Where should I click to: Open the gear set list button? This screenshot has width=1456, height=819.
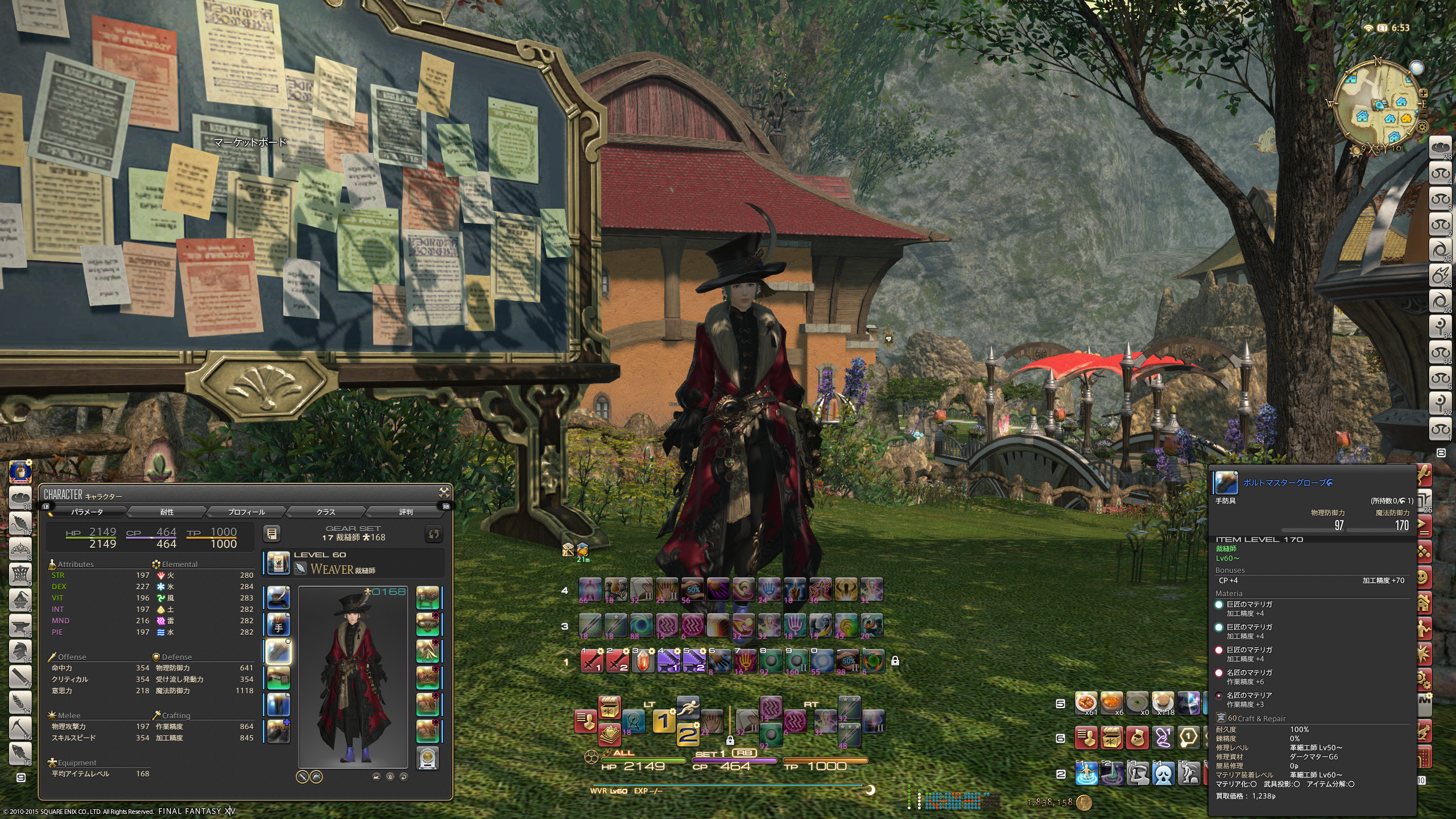coord(272,533)
